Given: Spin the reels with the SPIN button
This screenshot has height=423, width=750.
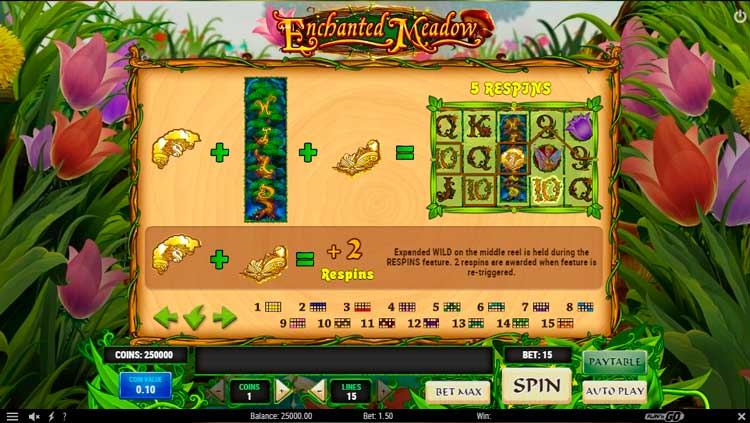Looking at the screenshot, I should click(x=536, y=385).
